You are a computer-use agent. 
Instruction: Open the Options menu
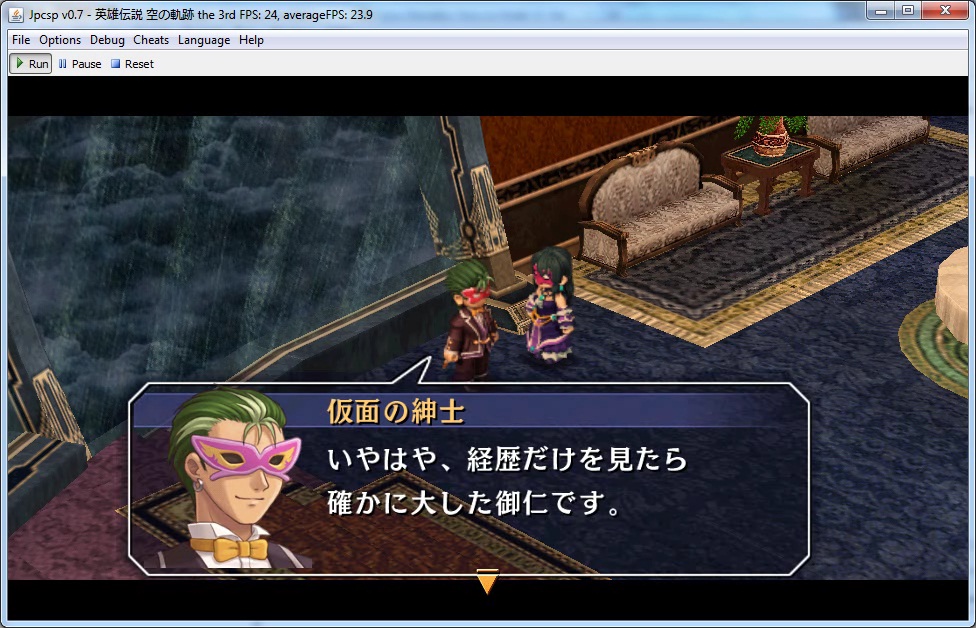[x=60, y=40]
